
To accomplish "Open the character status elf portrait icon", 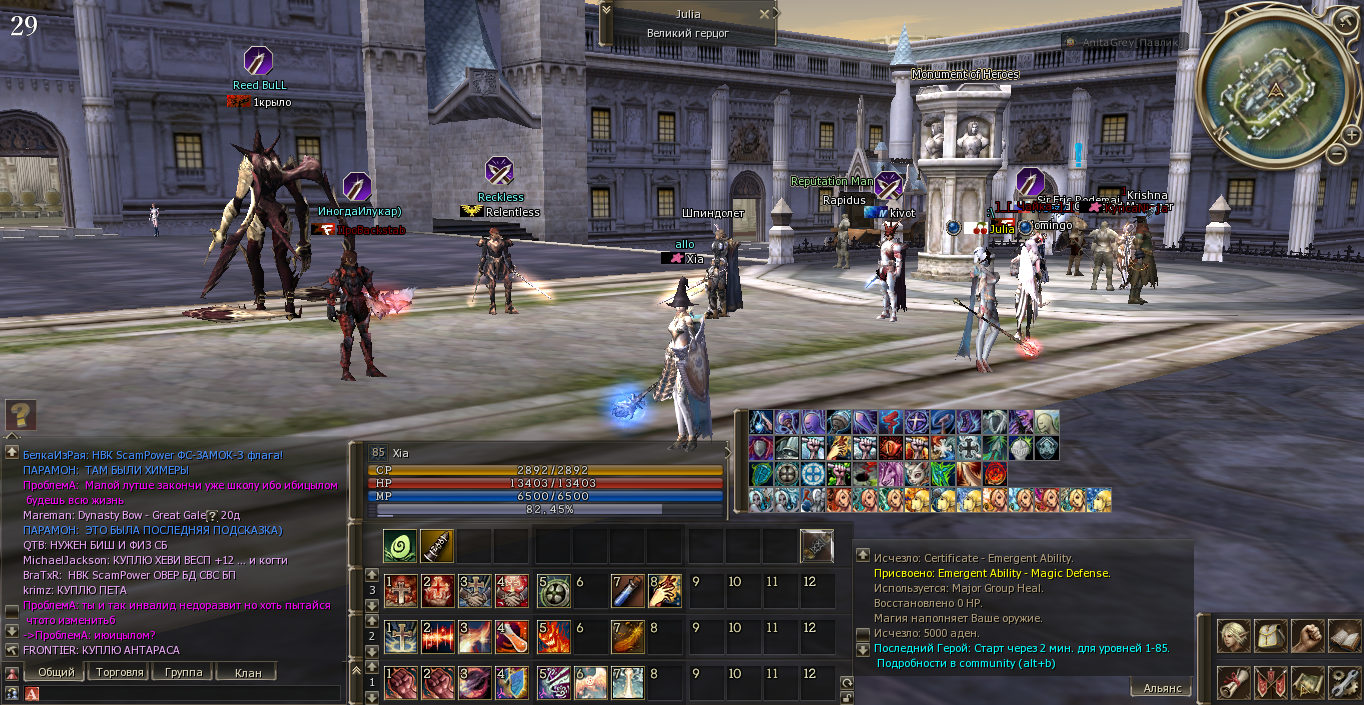I will pyautogui.click(x=1233, y=637).
